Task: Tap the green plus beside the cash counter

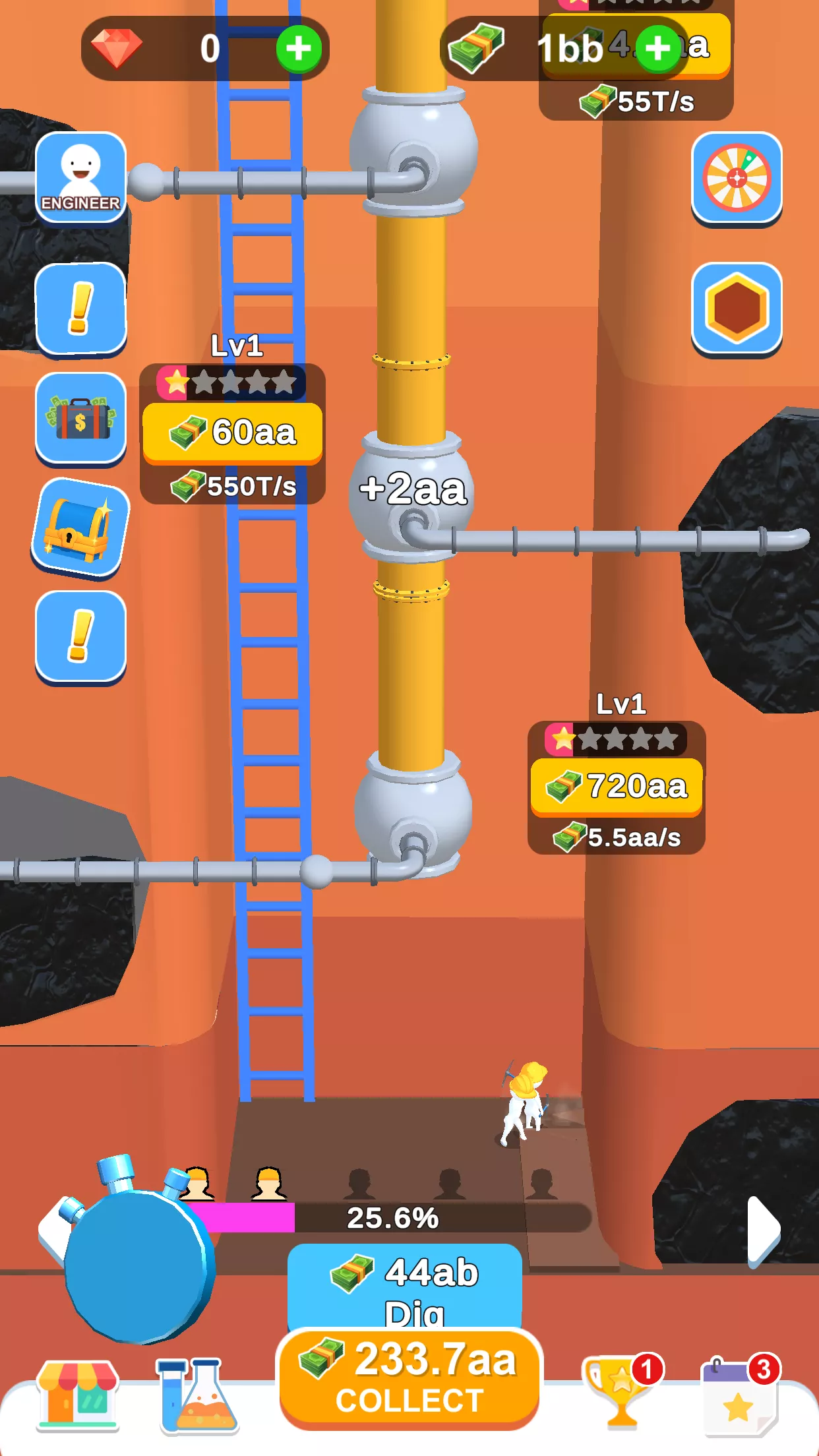Action: [657, 48]
